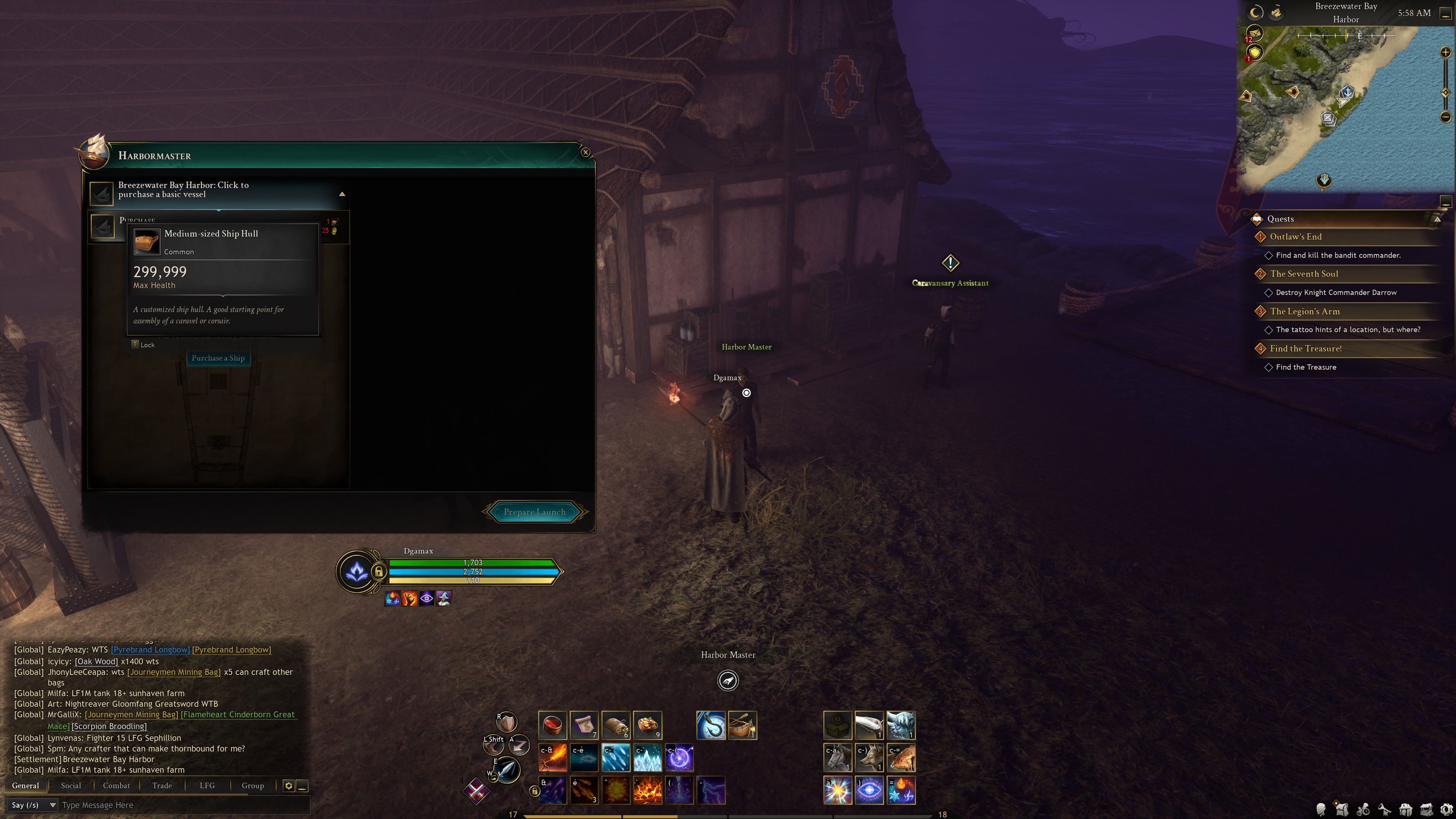Screen dimensions: 1456x819
Task: Click the Purchase a Ship button
Action: [x=218, y=358]
